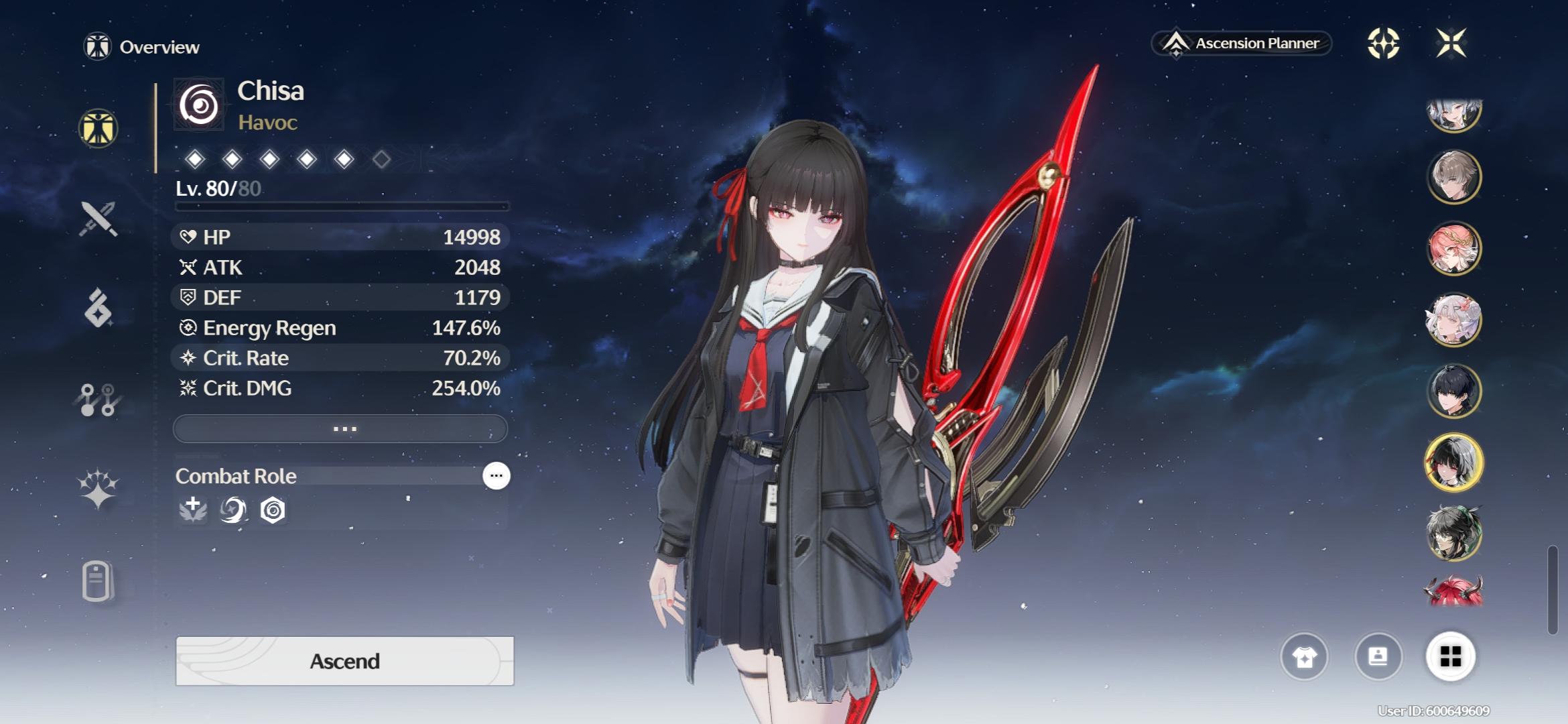Toggle the highlighted Overview sidebar icon
The width and height of the screenshot is (1568, 724).
pyautogui.click(x=97, y=127)
